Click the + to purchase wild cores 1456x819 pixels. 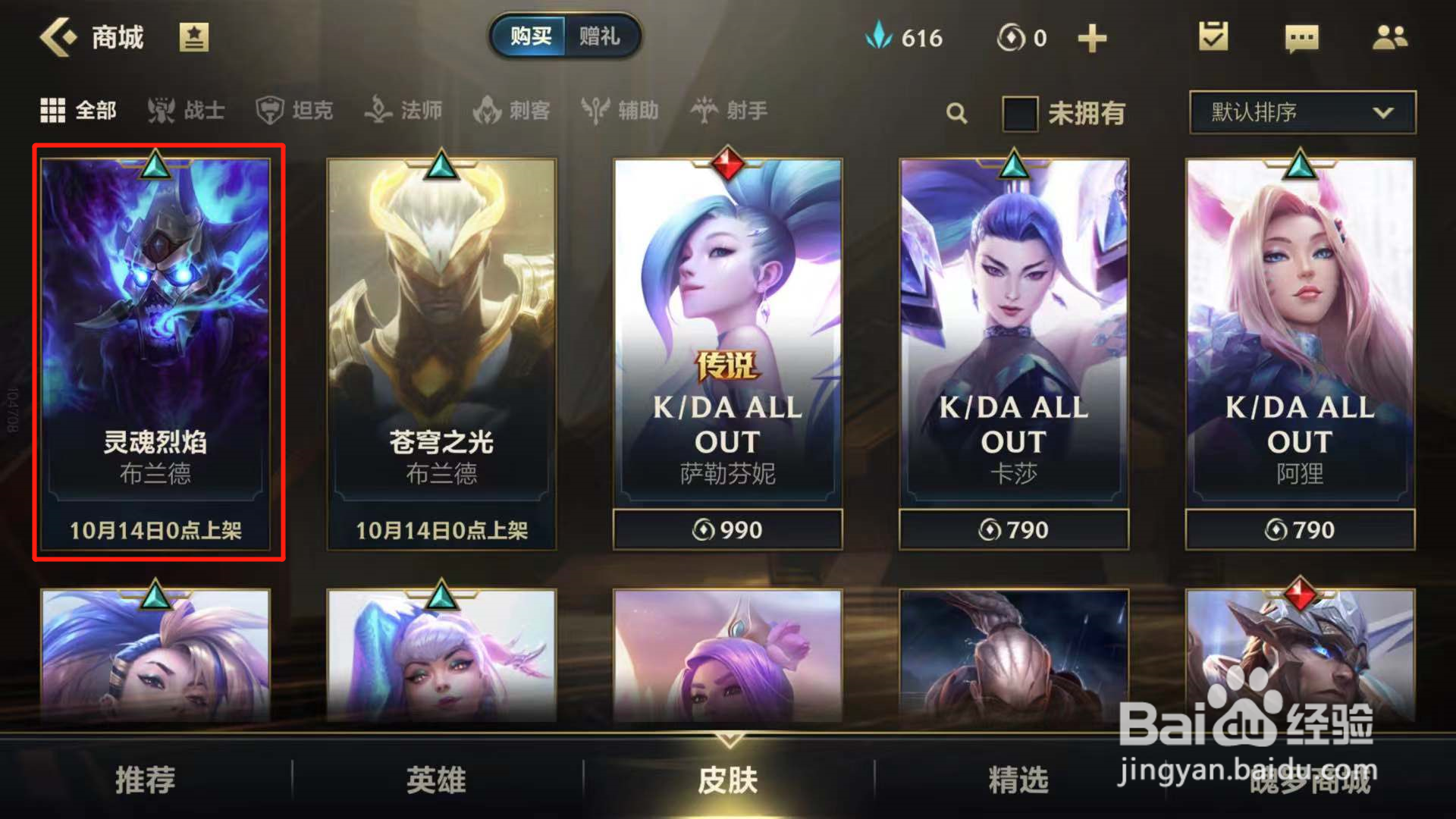coord(1092,36)
